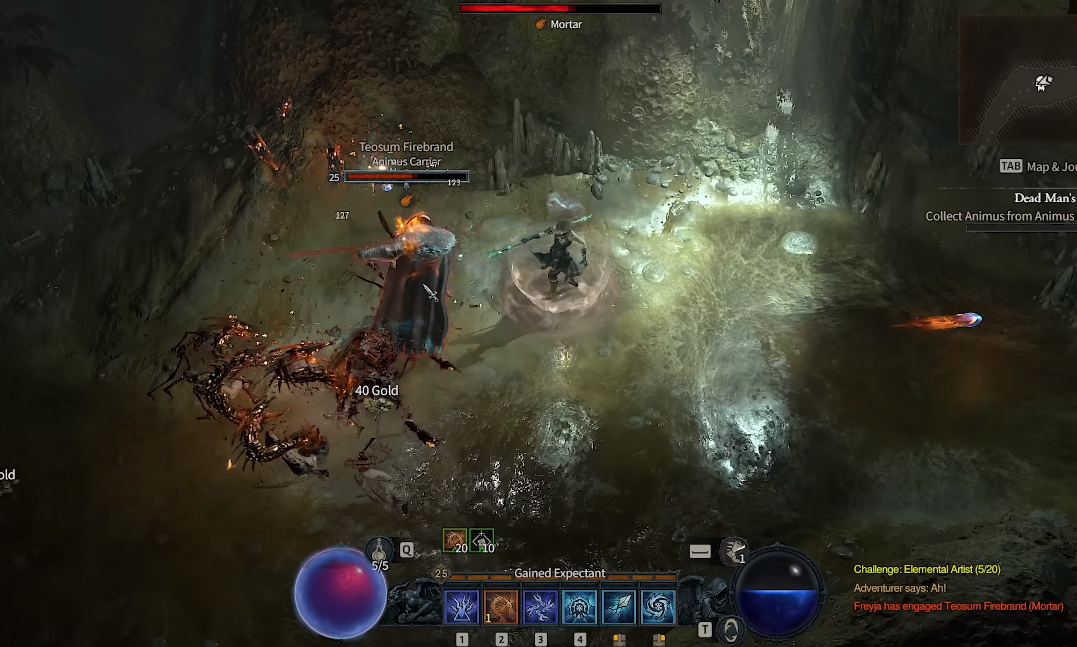
Task: Use the healing potion flask
Action: [381, 551]
